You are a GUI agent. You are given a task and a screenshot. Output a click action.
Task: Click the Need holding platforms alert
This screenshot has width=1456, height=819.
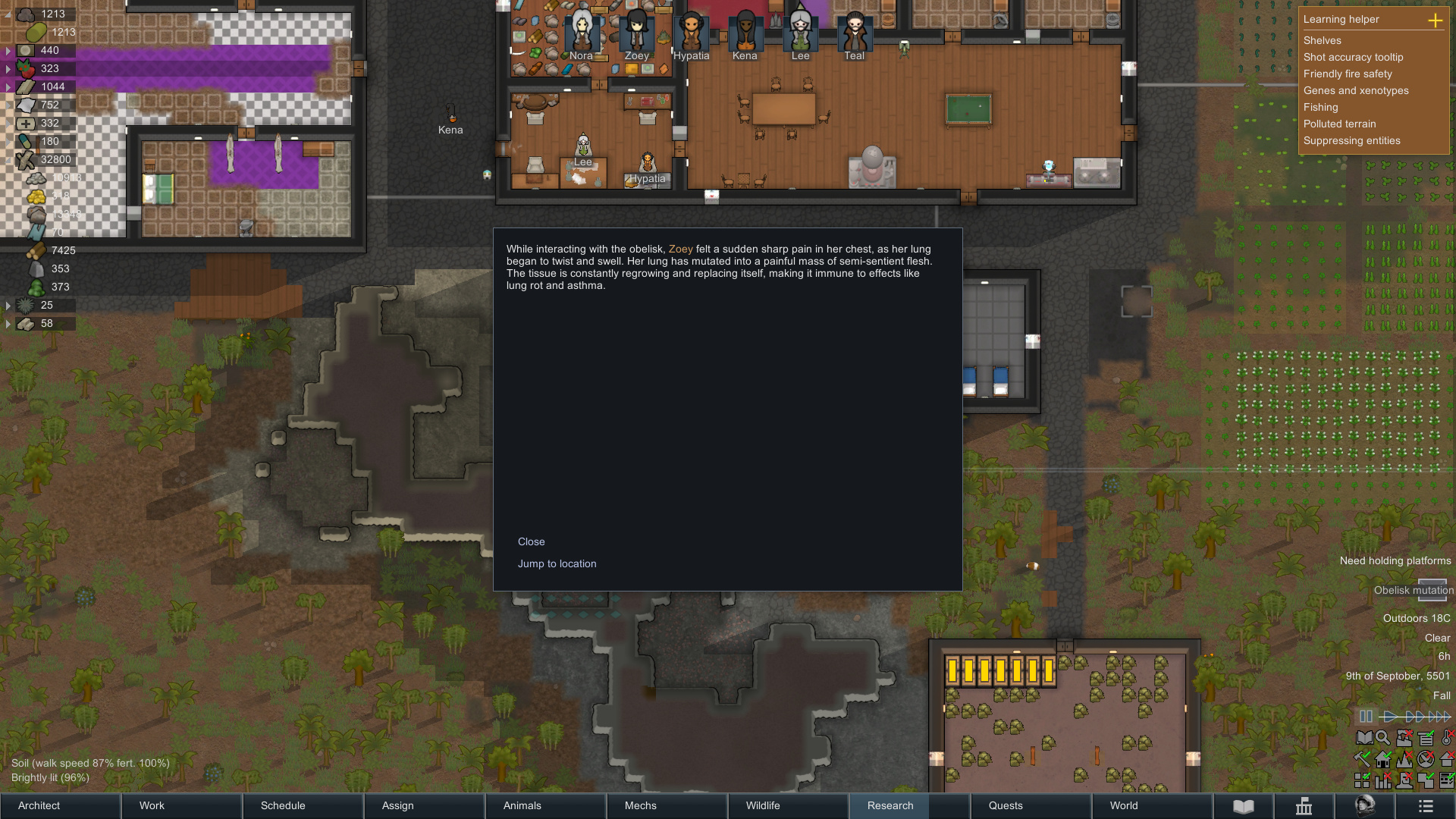coord(1395,560)
